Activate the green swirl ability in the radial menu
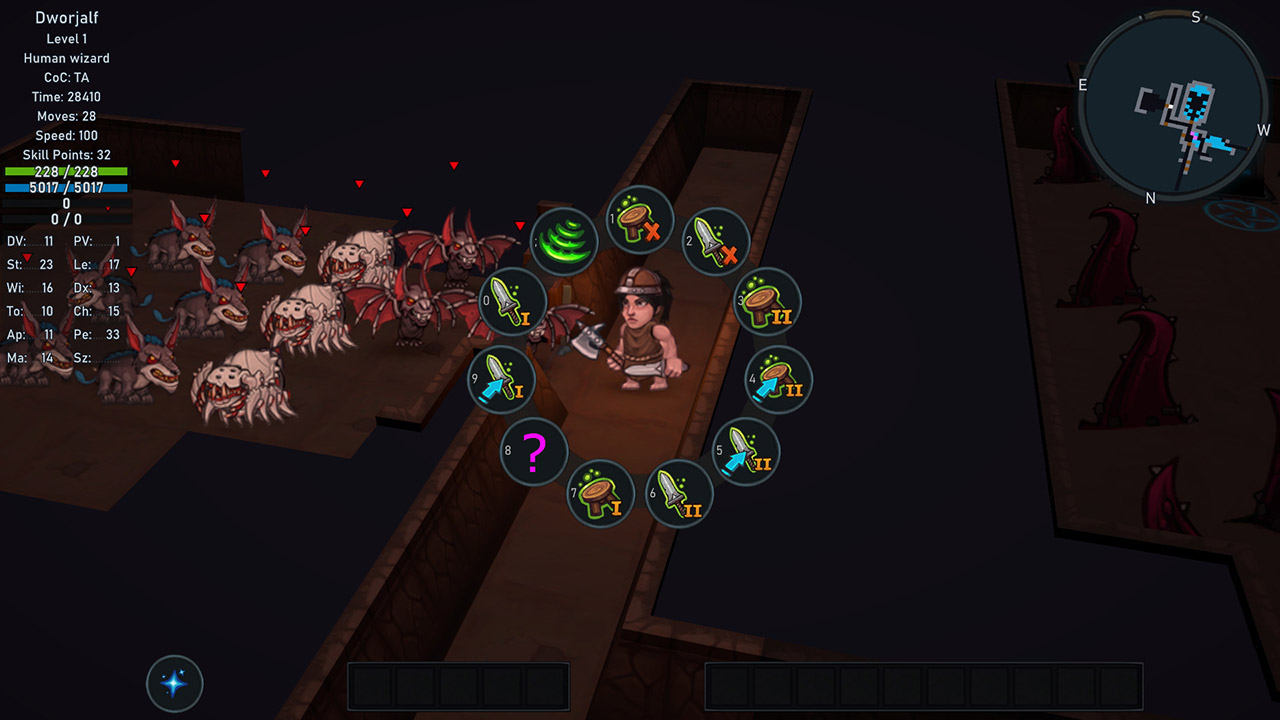Viewport: 1280px width, 720px height. [x=564, y=241]
